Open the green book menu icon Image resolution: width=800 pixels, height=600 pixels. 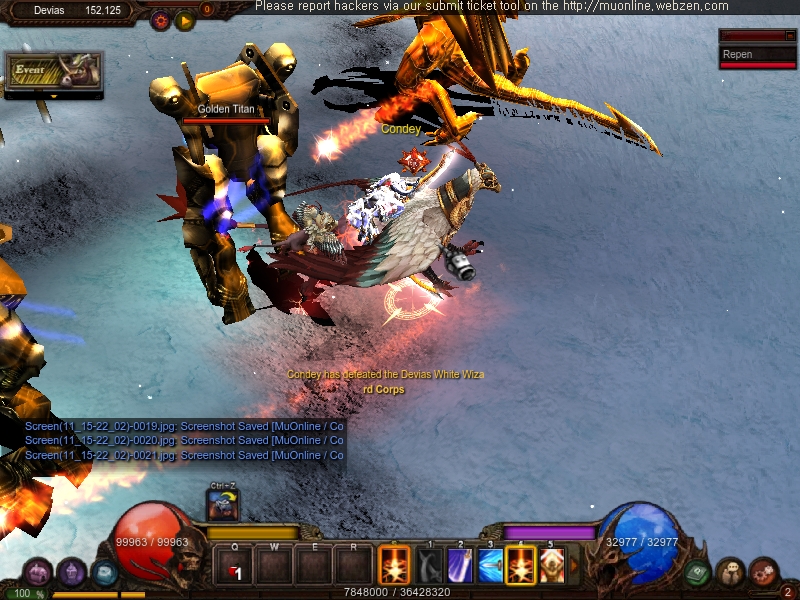(698, 572)
